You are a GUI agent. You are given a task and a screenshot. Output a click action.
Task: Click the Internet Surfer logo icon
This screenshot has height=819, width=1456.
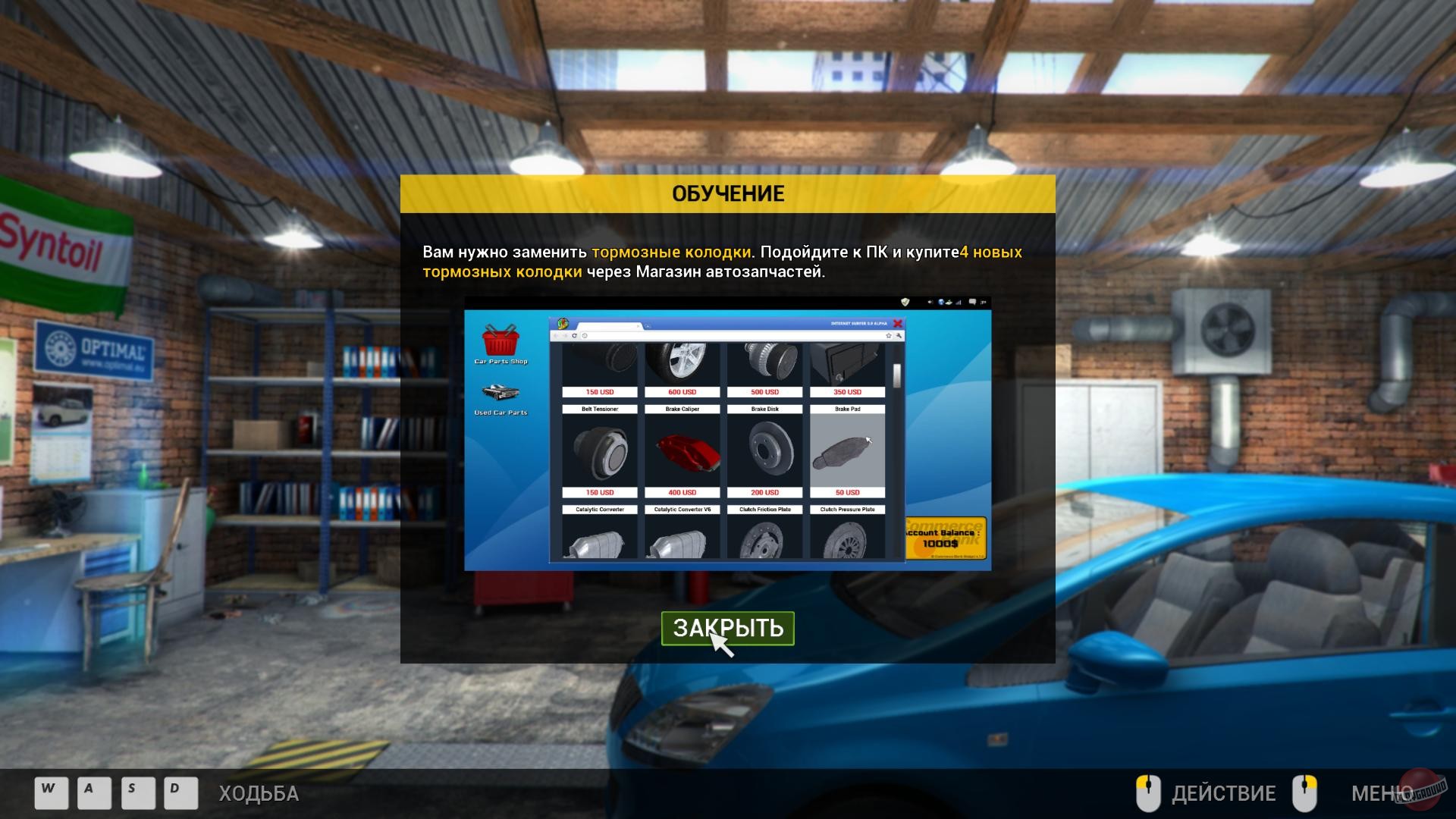coord(562,323)
